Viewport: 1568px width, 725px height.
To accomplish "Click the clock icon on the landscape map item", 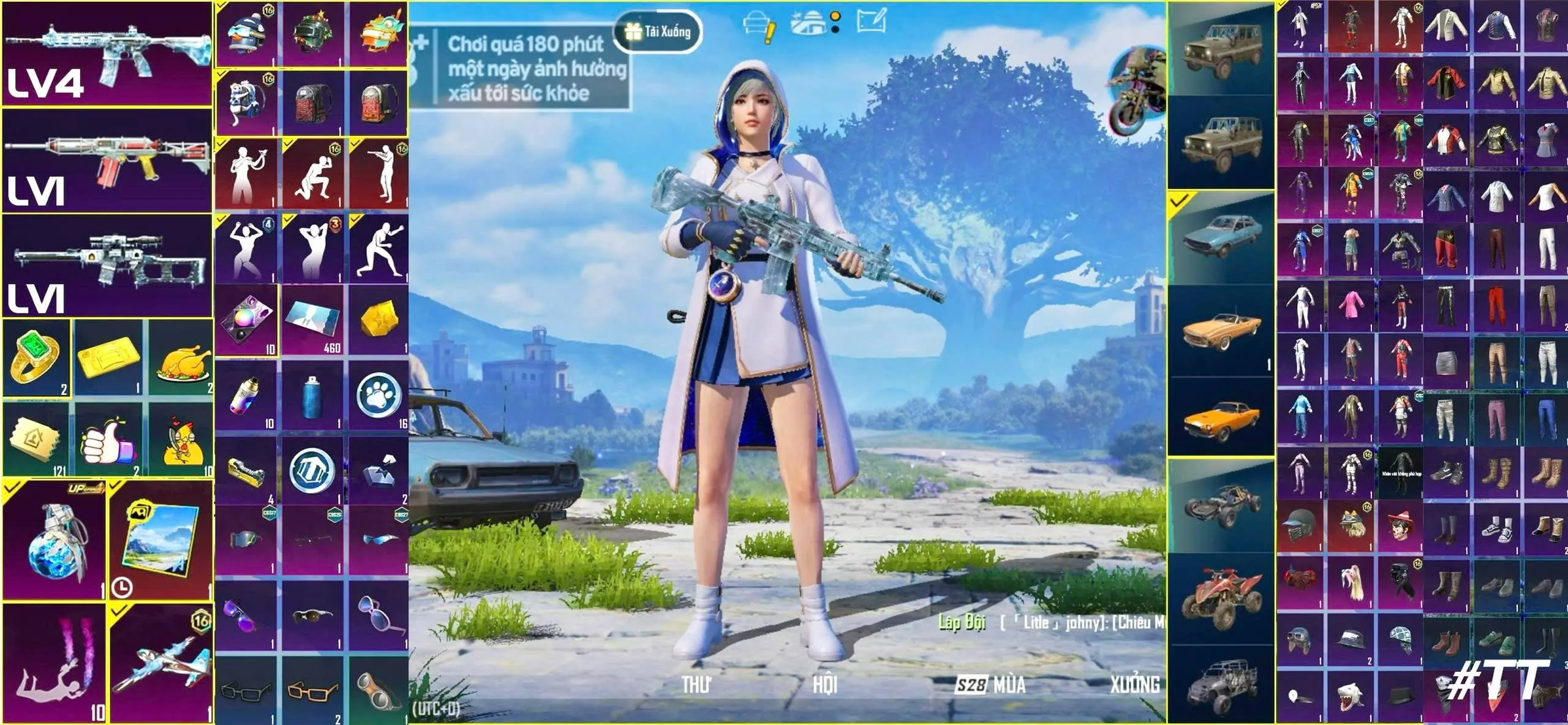I will (123, 587).
